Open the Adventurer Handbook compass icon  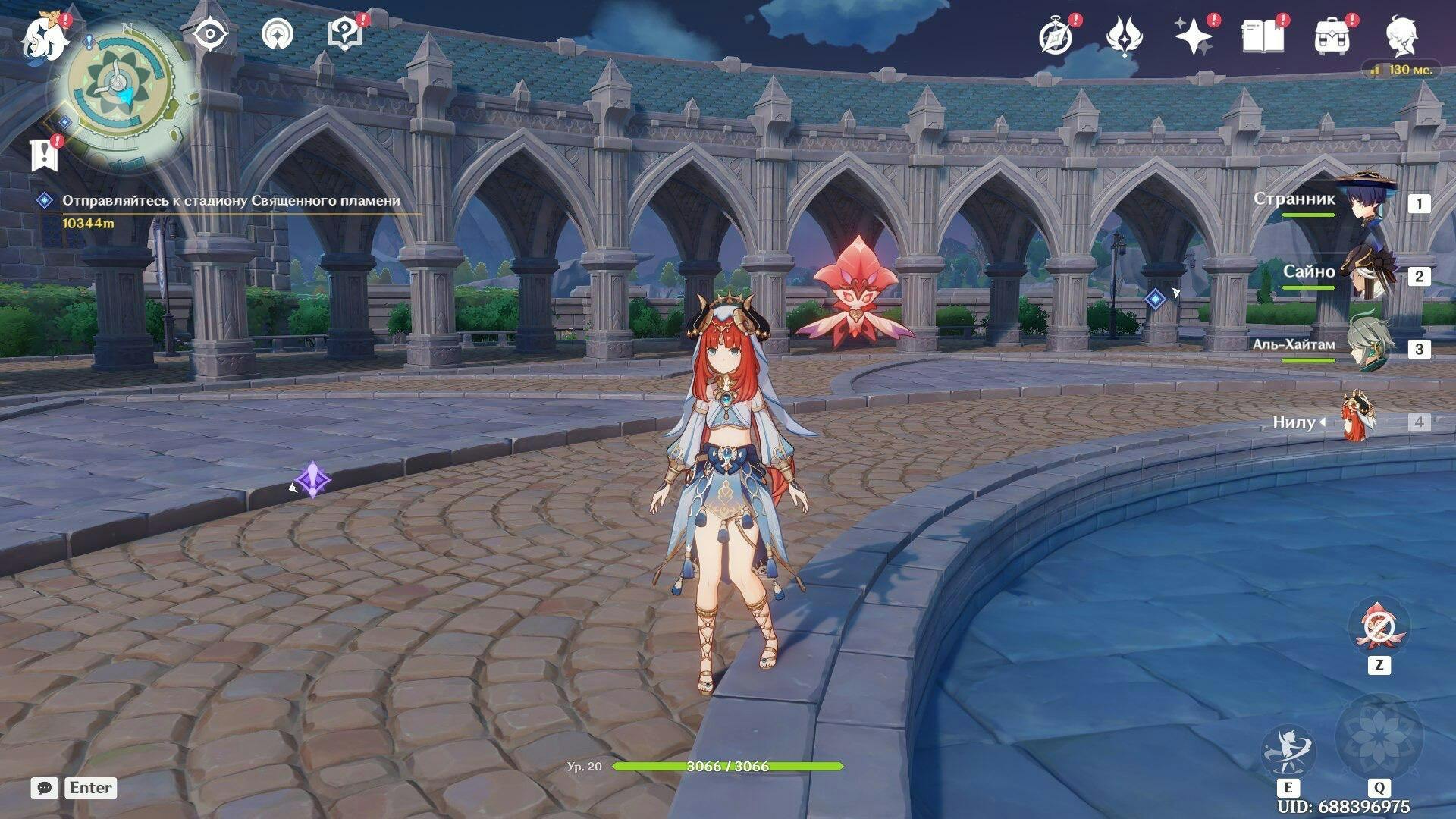click(1056, 36)
